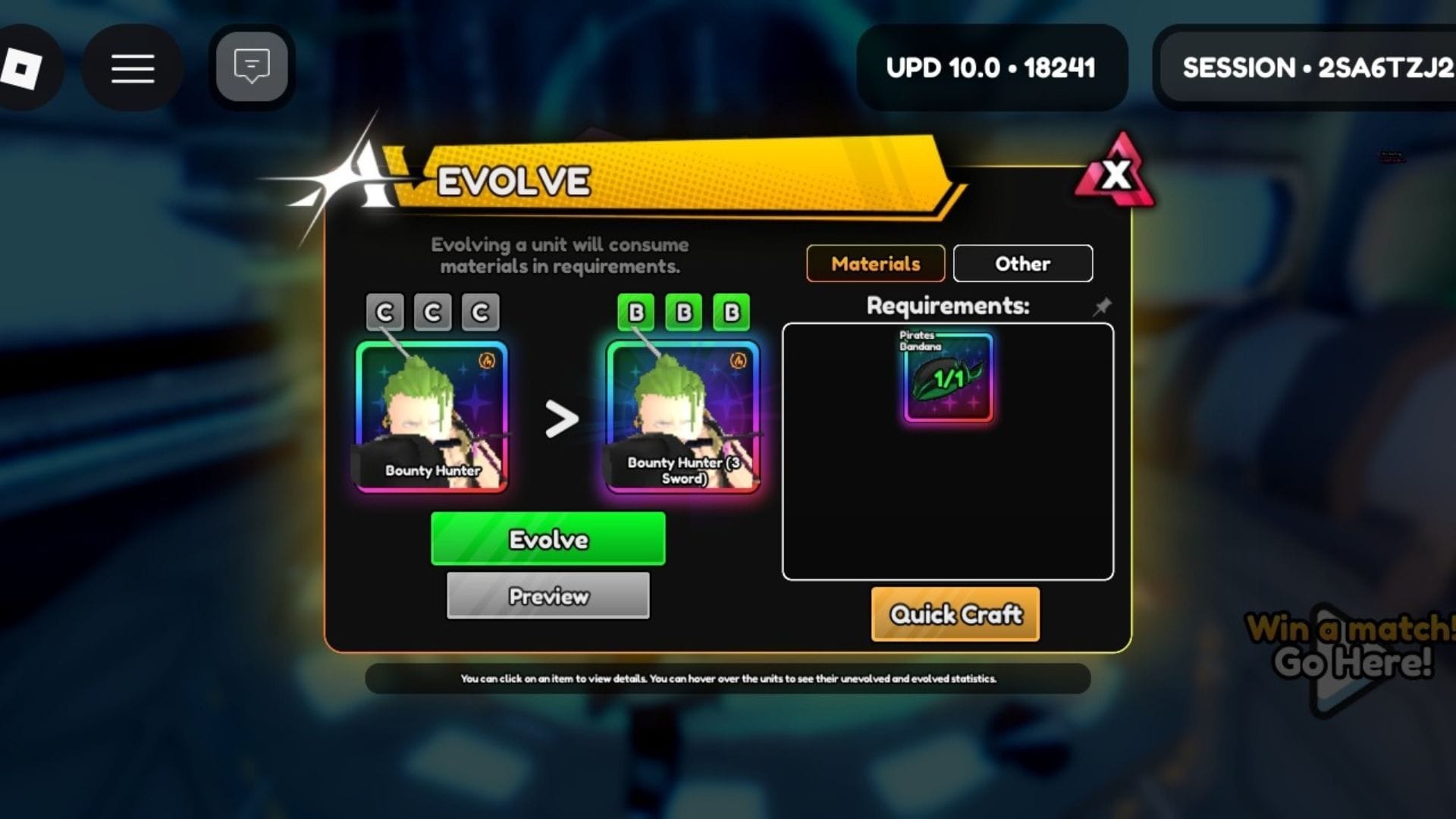
Task: Click the middle B rank badge
Action: 682,311
